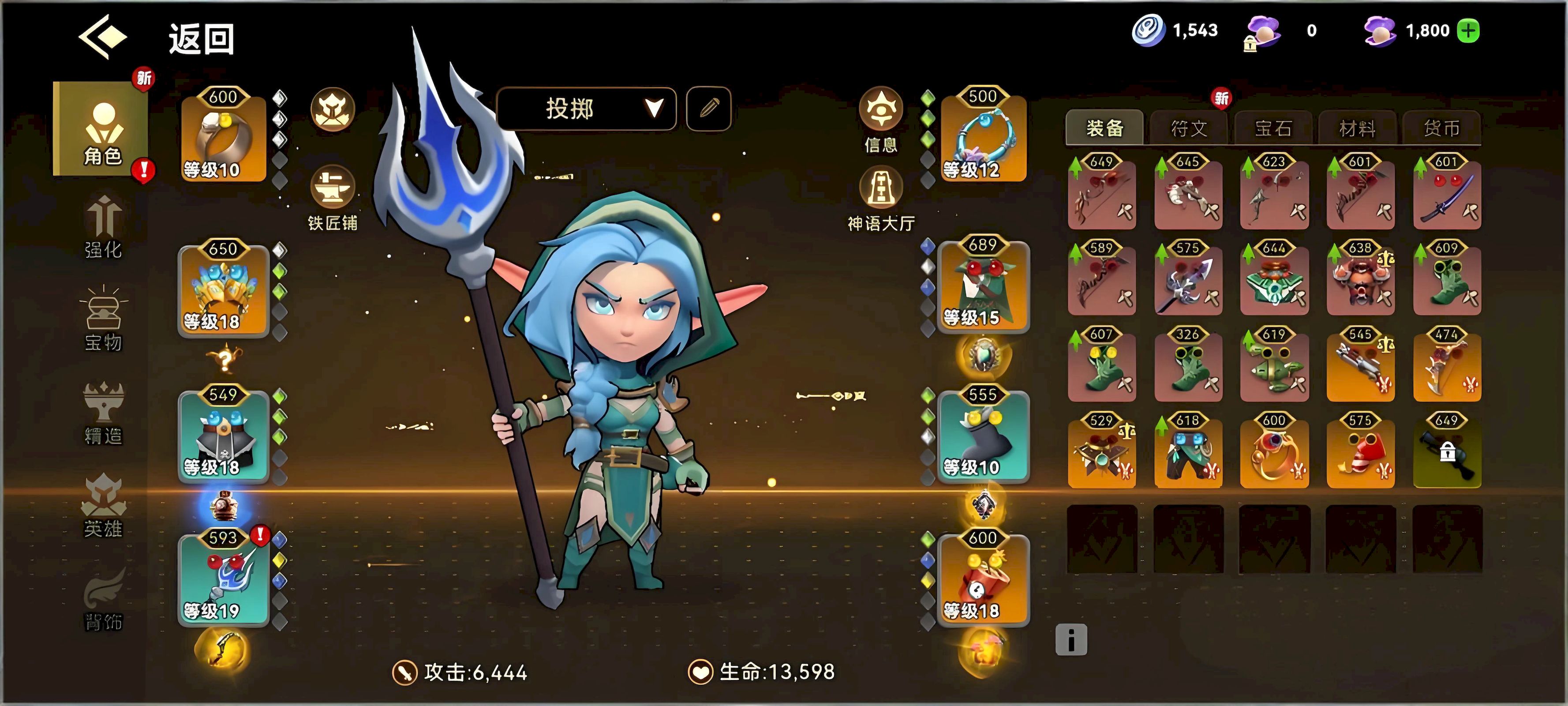Open the 神语大厅 hall
Screen dimensions: 1568x706
pos(880,198)
